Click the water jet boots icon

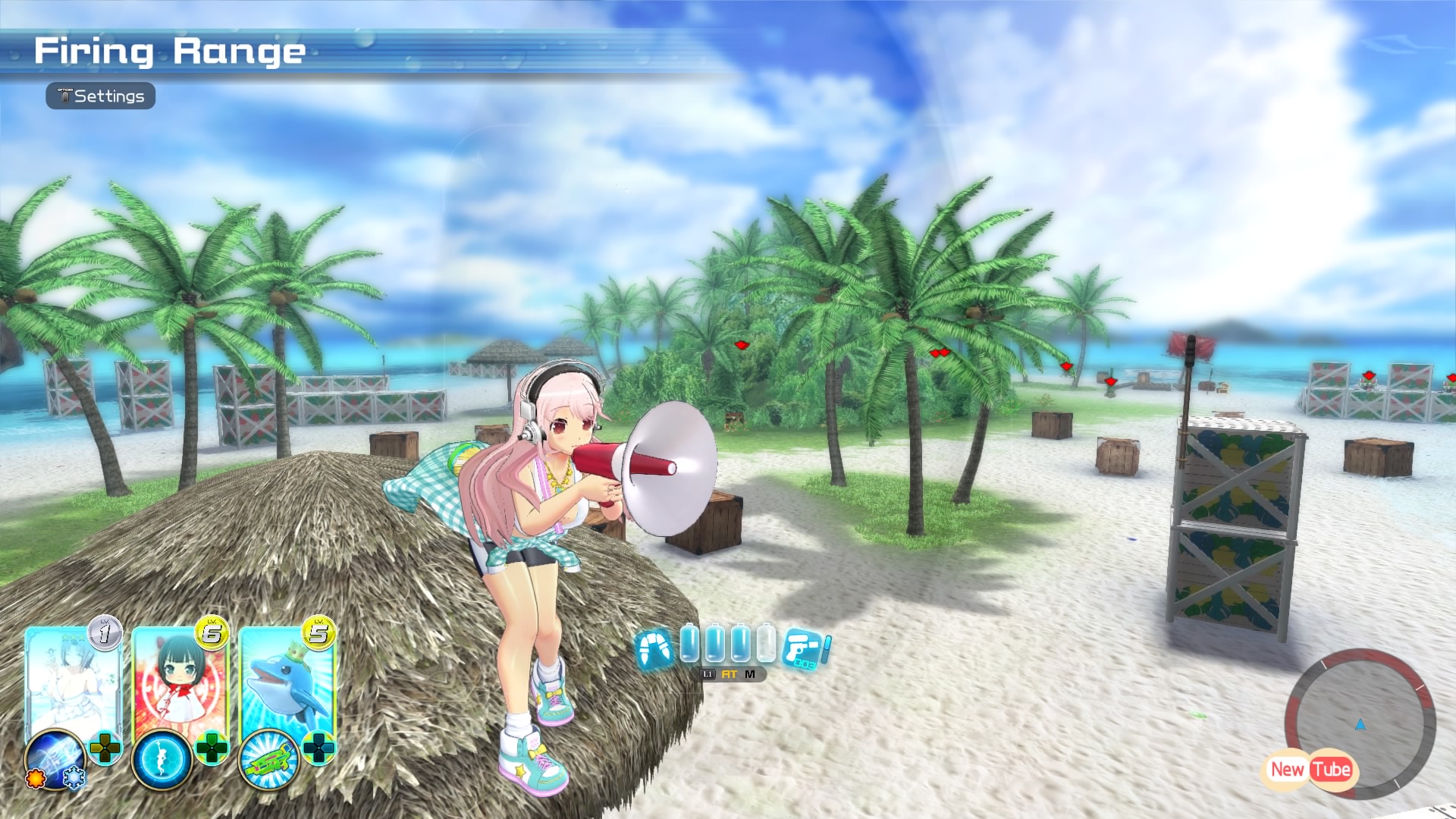click(x=654, y=649)
